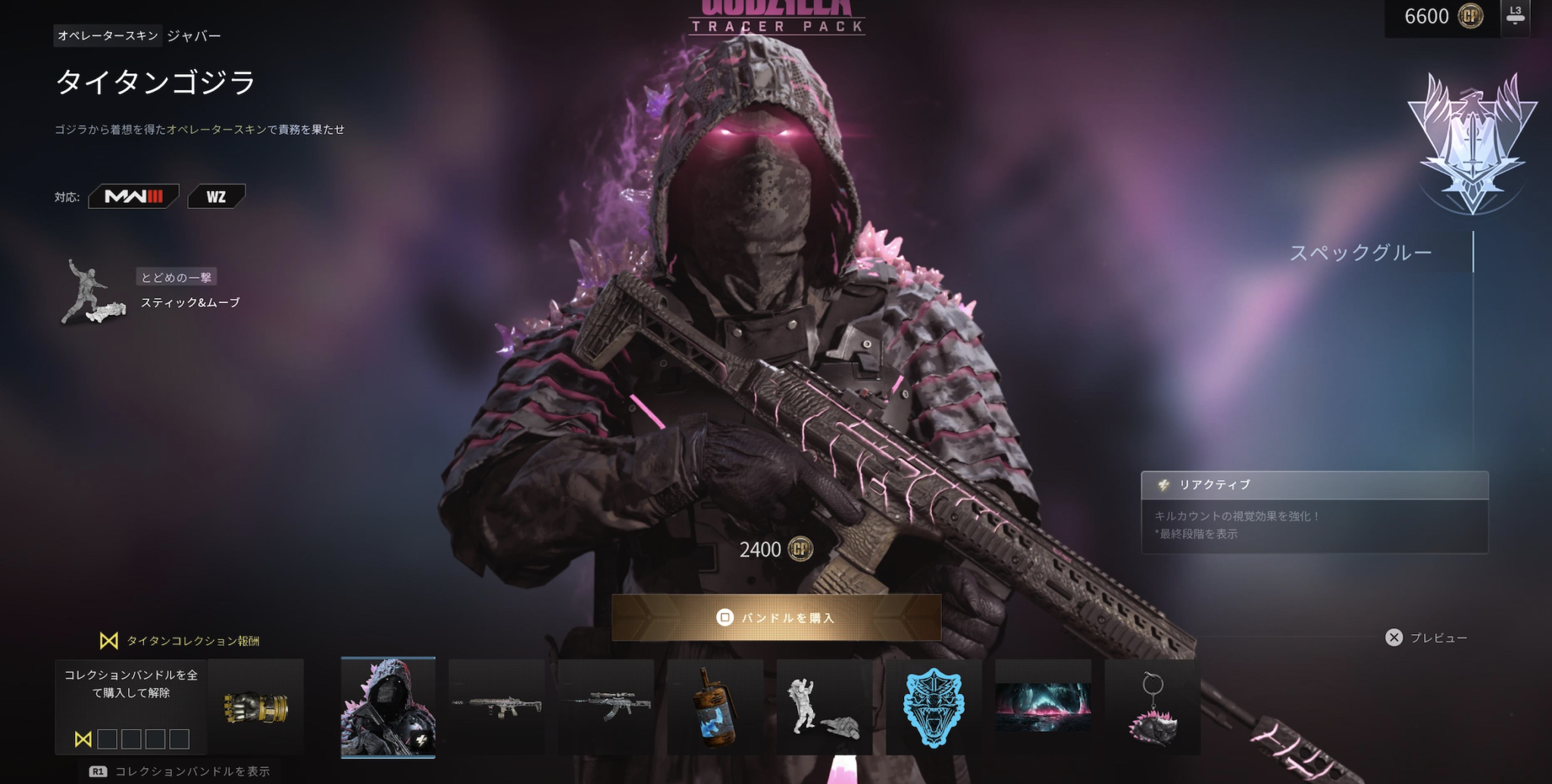
Task: Select the scoped rifle blueprint thumbnail
Action: (x=605, y=707)
